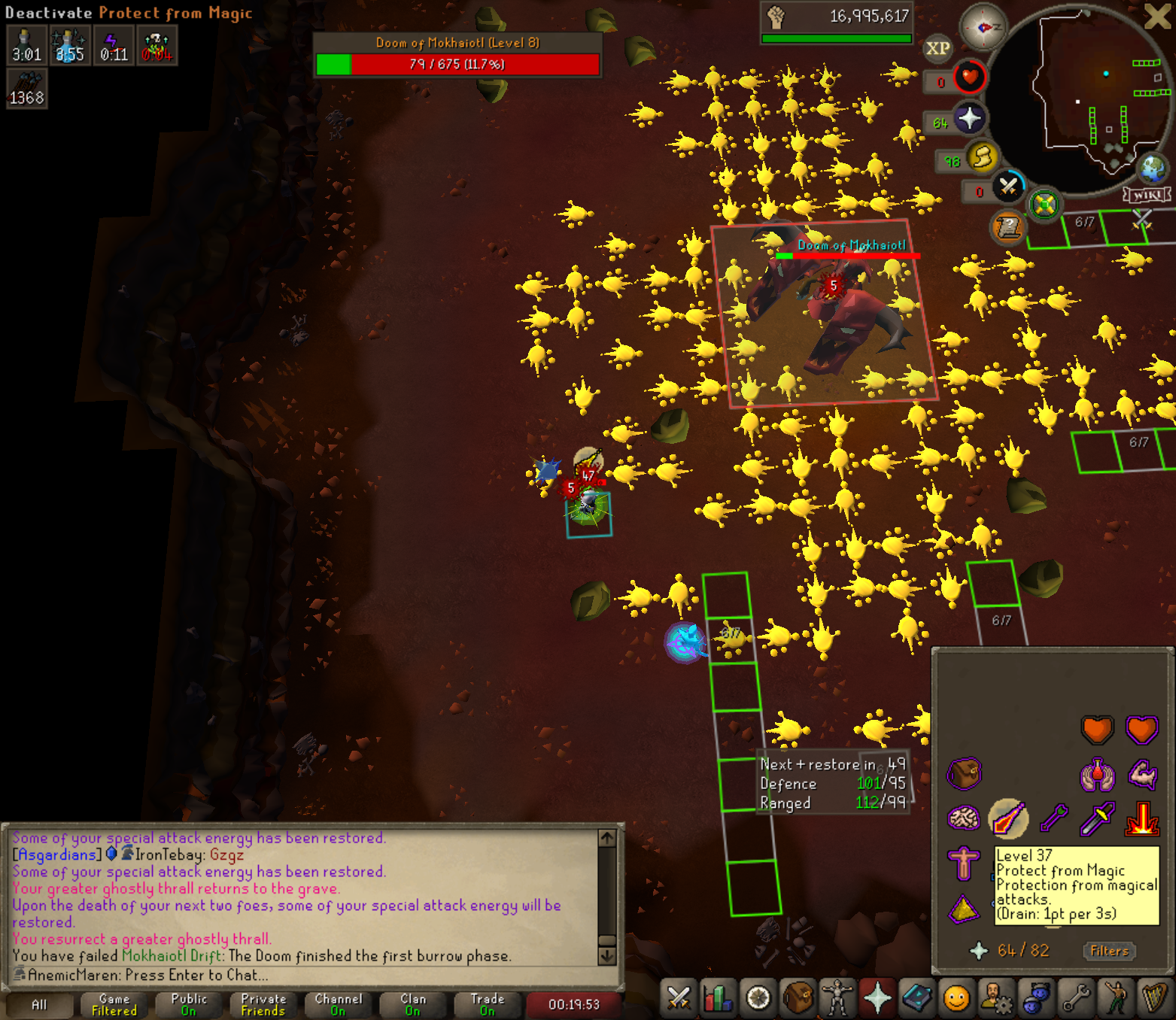The width and height of the screenshot is (1176, 1020).
Task: Open the Wiki lookup banner
Action: (1147, 196)
